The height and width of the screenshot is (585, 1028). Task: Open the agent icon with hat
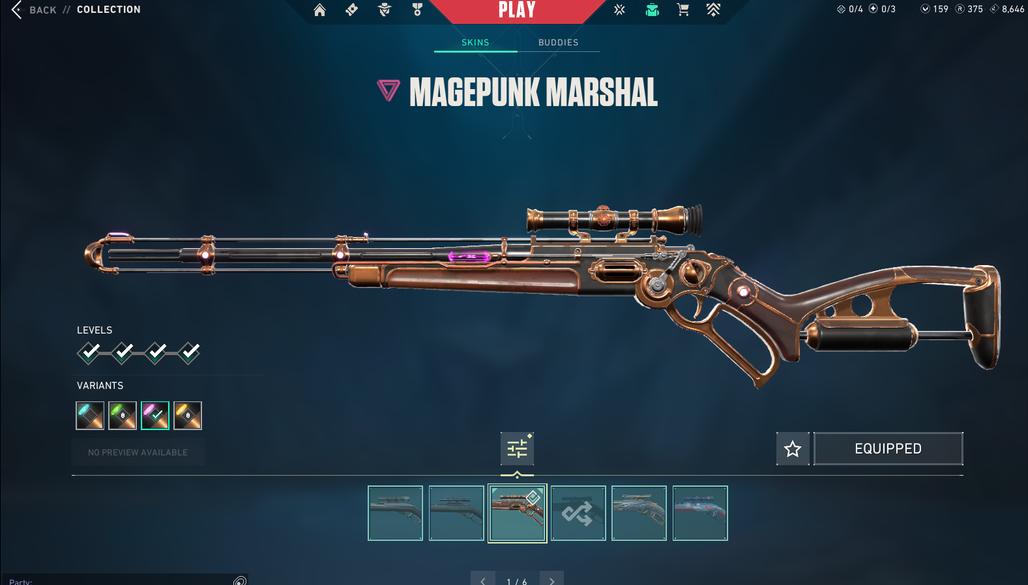pyautogui.click(x=385, y=10)
